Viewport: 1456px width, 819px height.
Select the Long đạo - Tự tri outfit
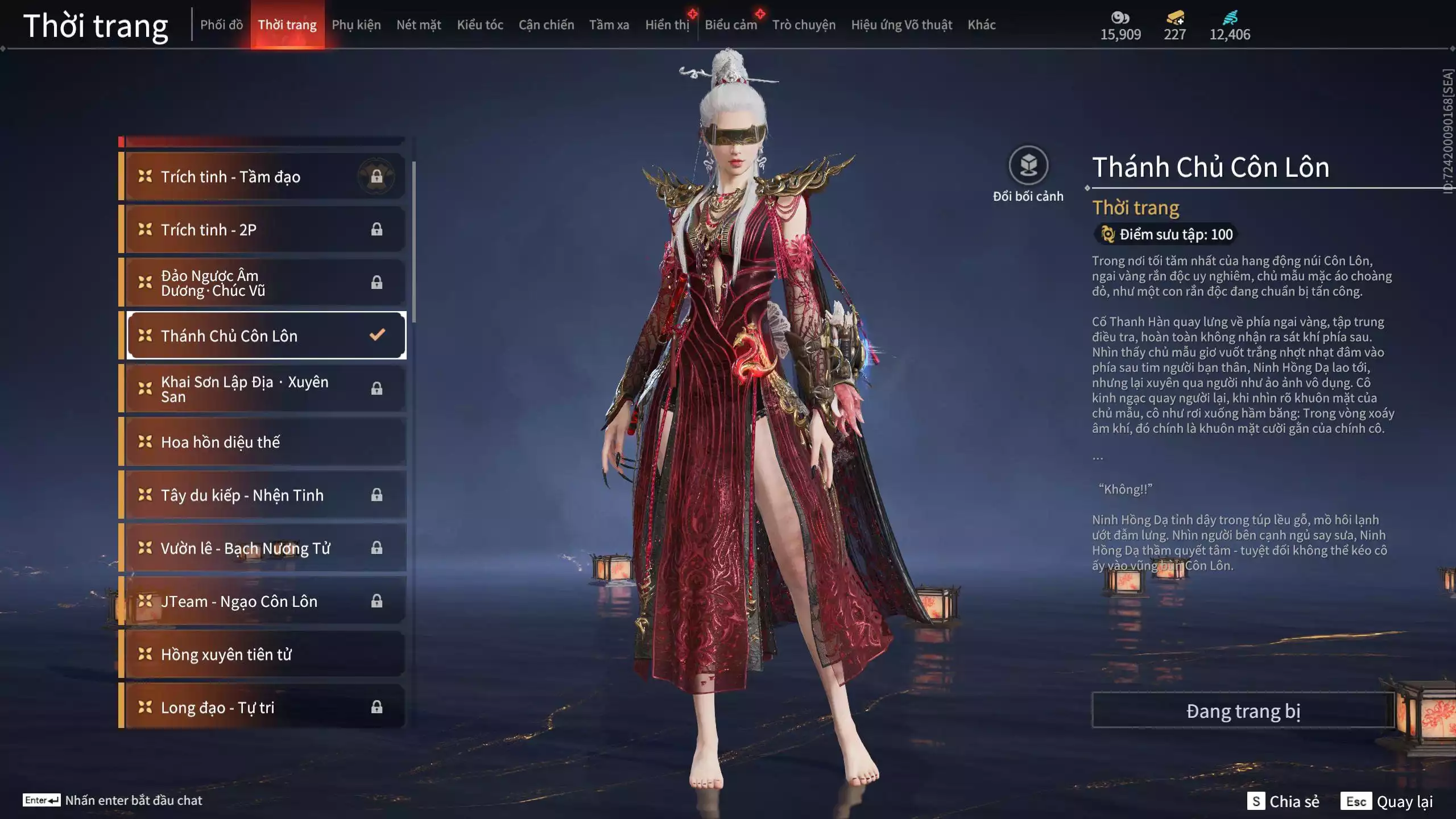tap(264, 707)
